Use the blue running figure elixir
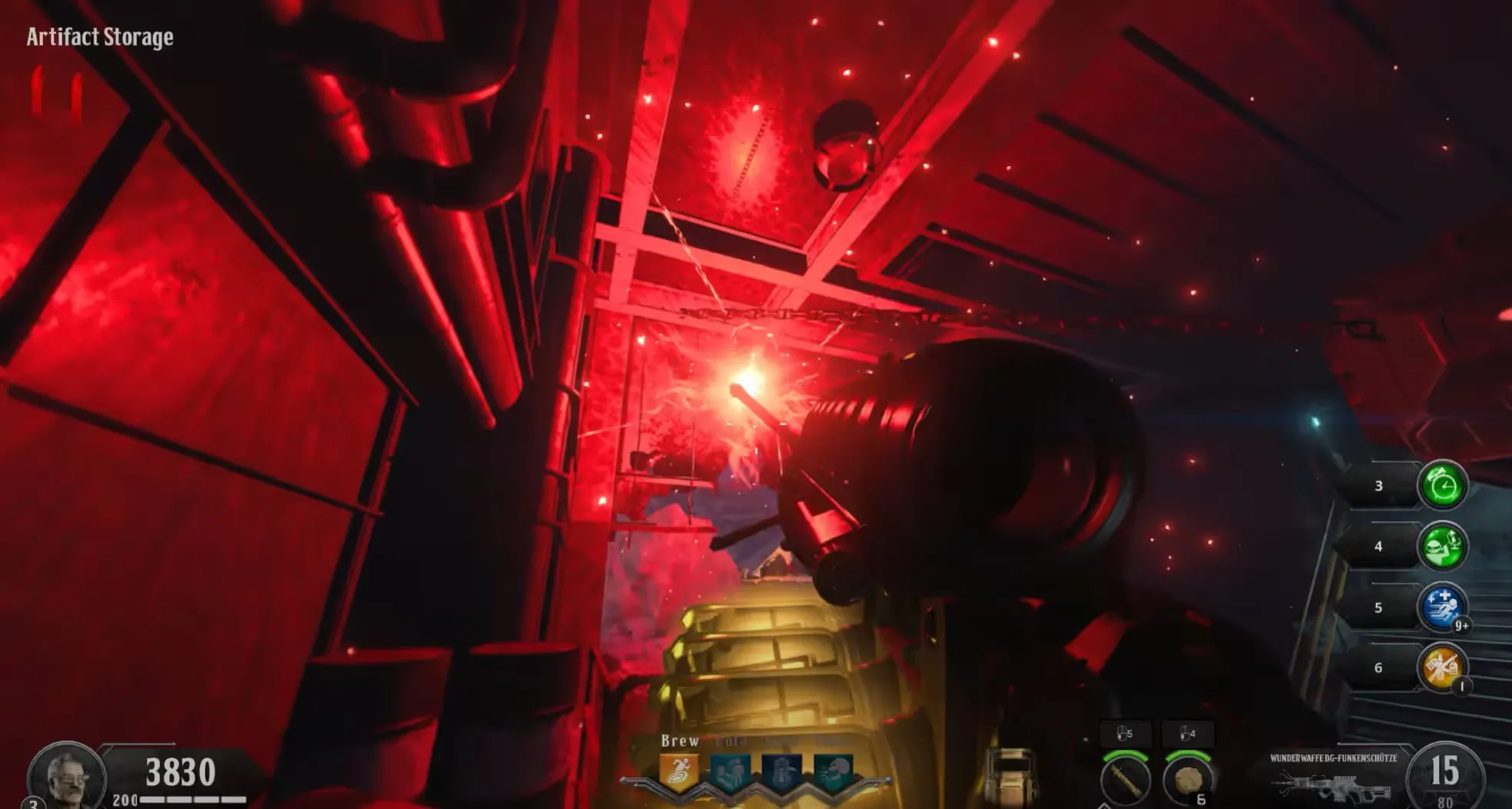This screenshot has height=809, width=1512. point(1442,607)
